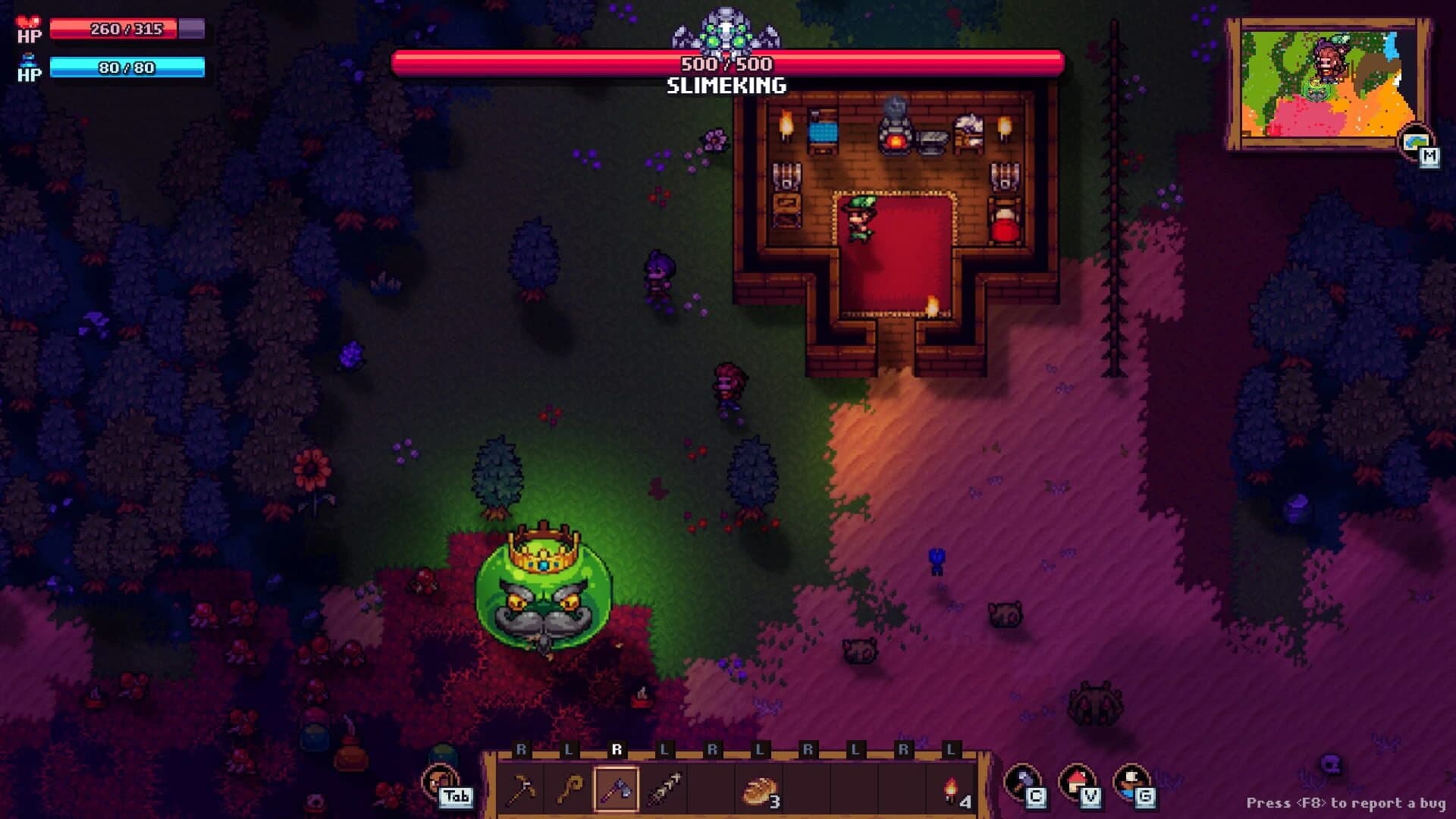Screen dimensions: 1456x819
Task: Click the small flag icon on the minimap
Action: (x=1416, y=141)
